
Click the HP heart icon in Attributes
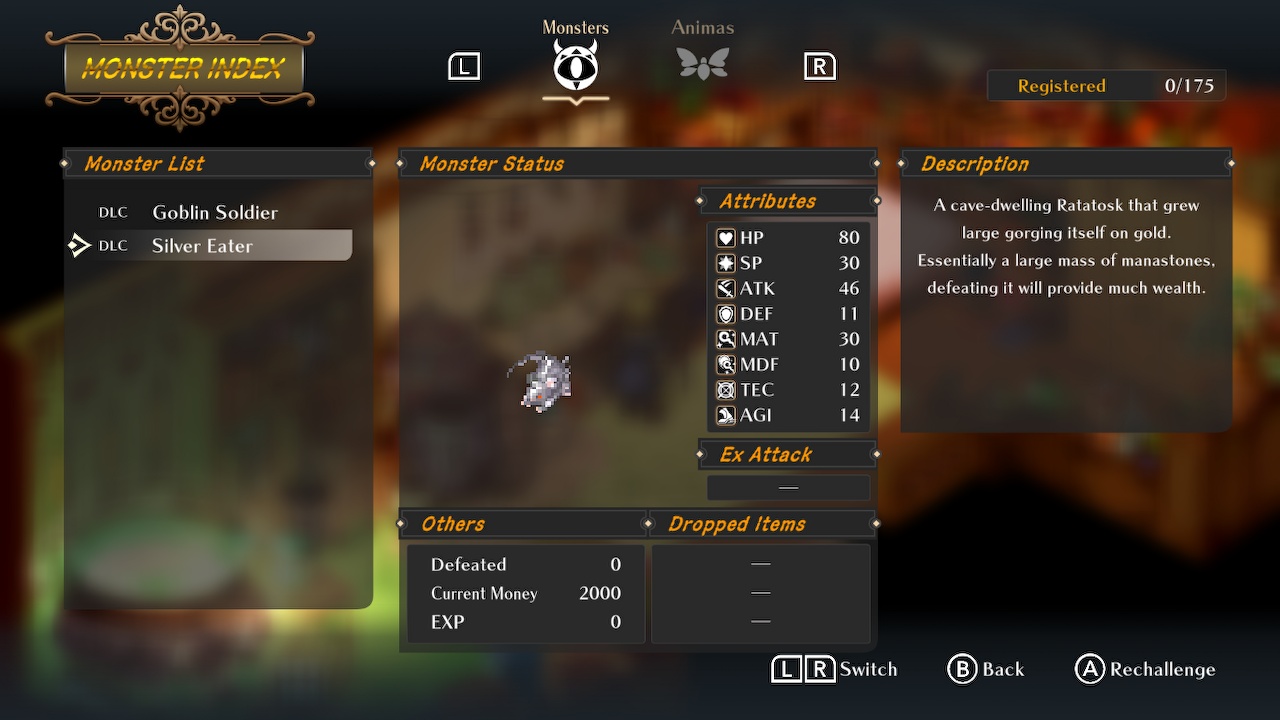tap(724, 238)
